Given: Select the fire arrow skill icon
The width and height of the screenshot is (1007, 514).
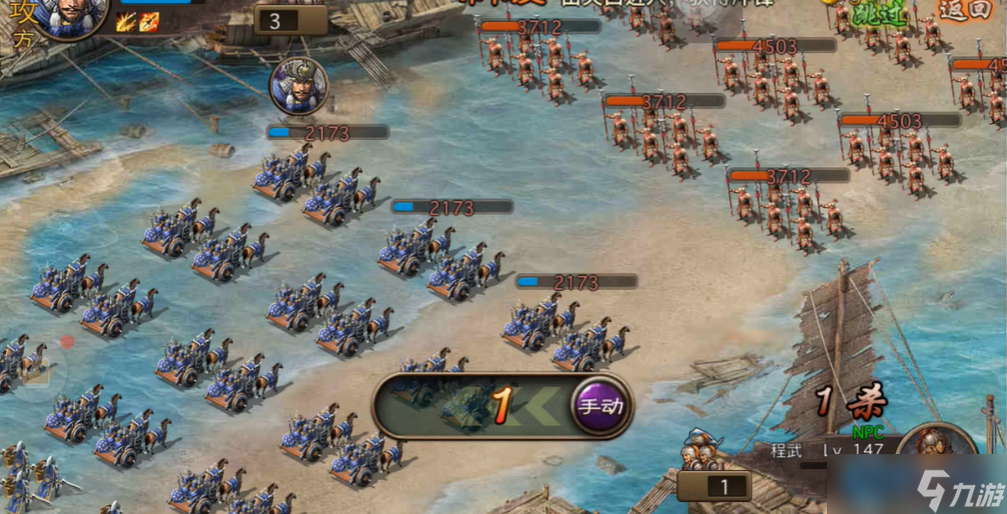Looking at the screenshot, I should [x=147, y=22].
